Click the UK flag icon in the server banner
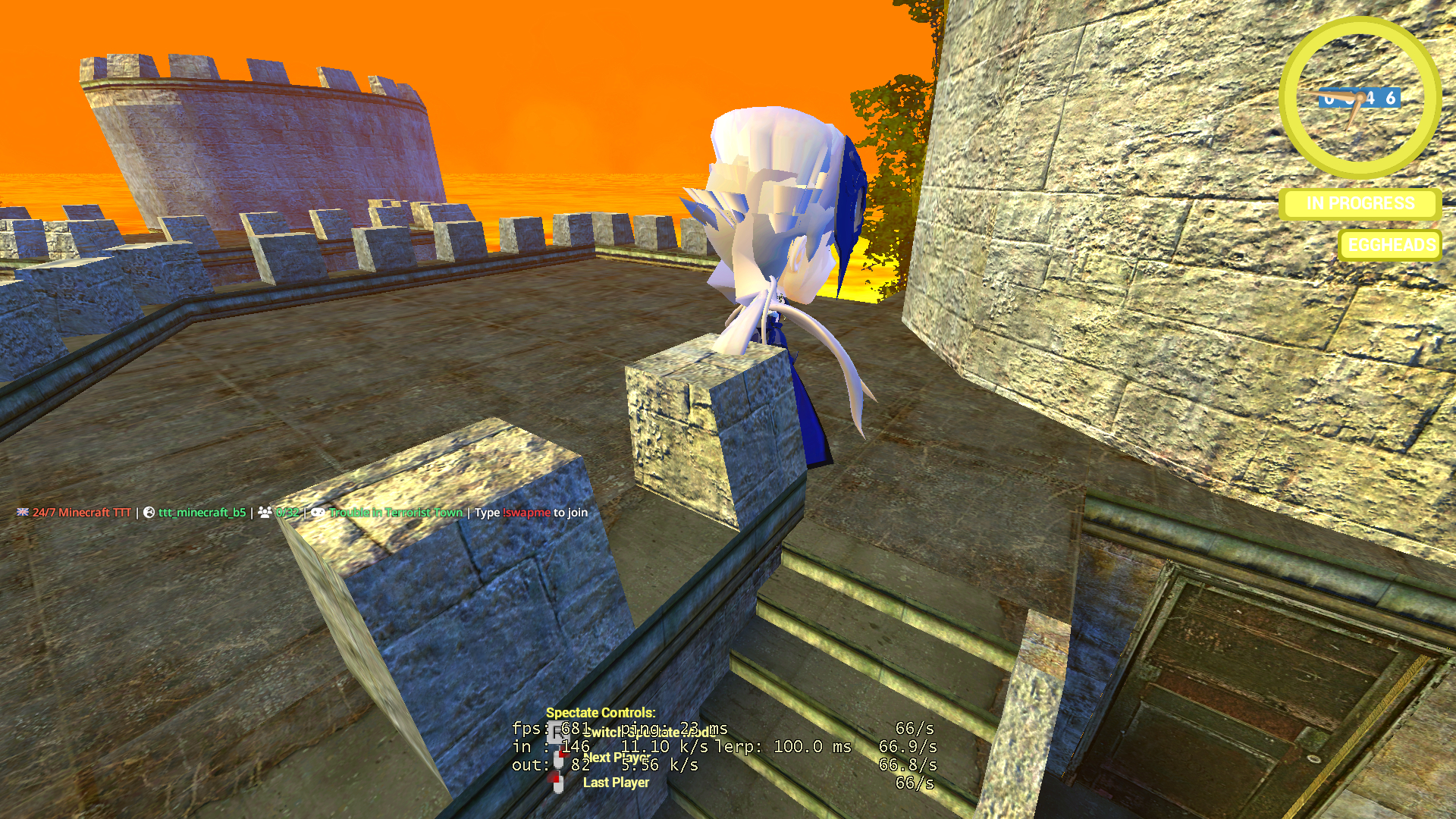This screenshot has width=1456, height=819. (23, 513)
